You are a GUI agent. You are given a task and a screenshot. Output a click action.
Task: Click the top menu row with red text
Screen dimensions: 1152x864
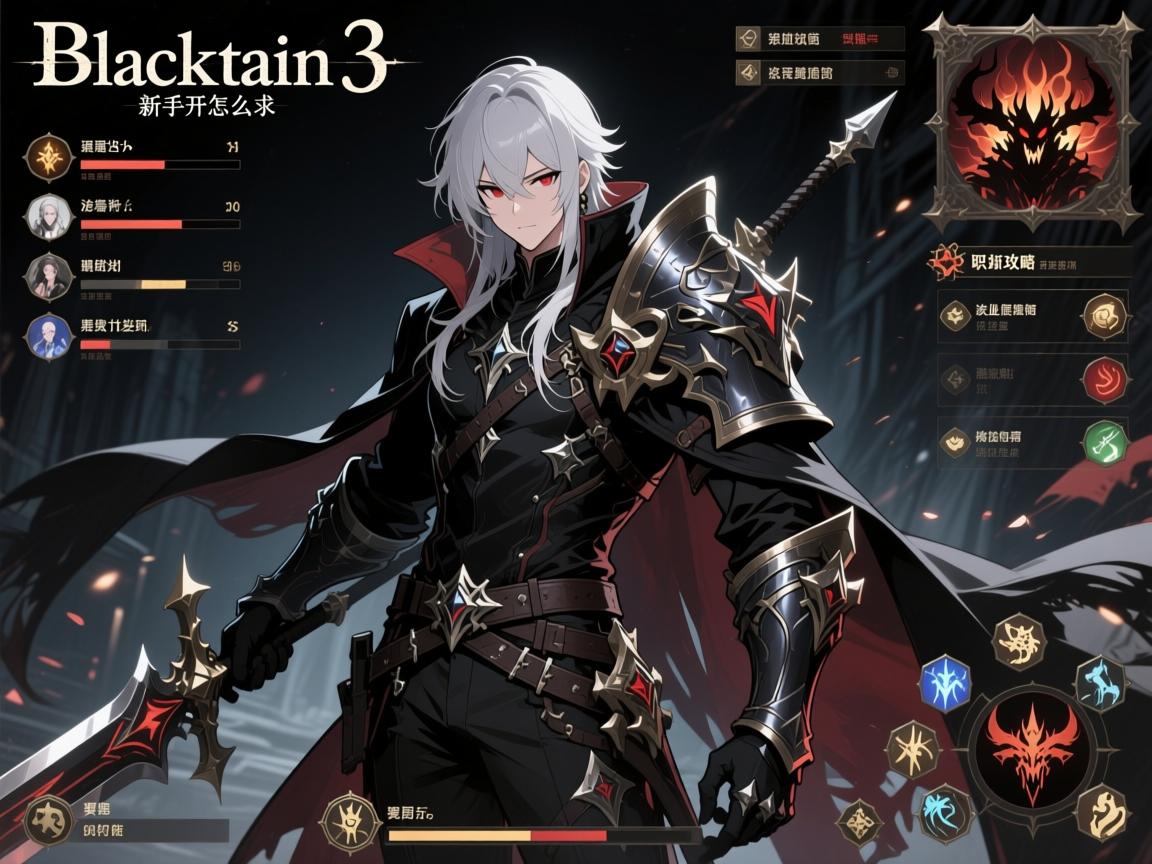click(820, 39)
